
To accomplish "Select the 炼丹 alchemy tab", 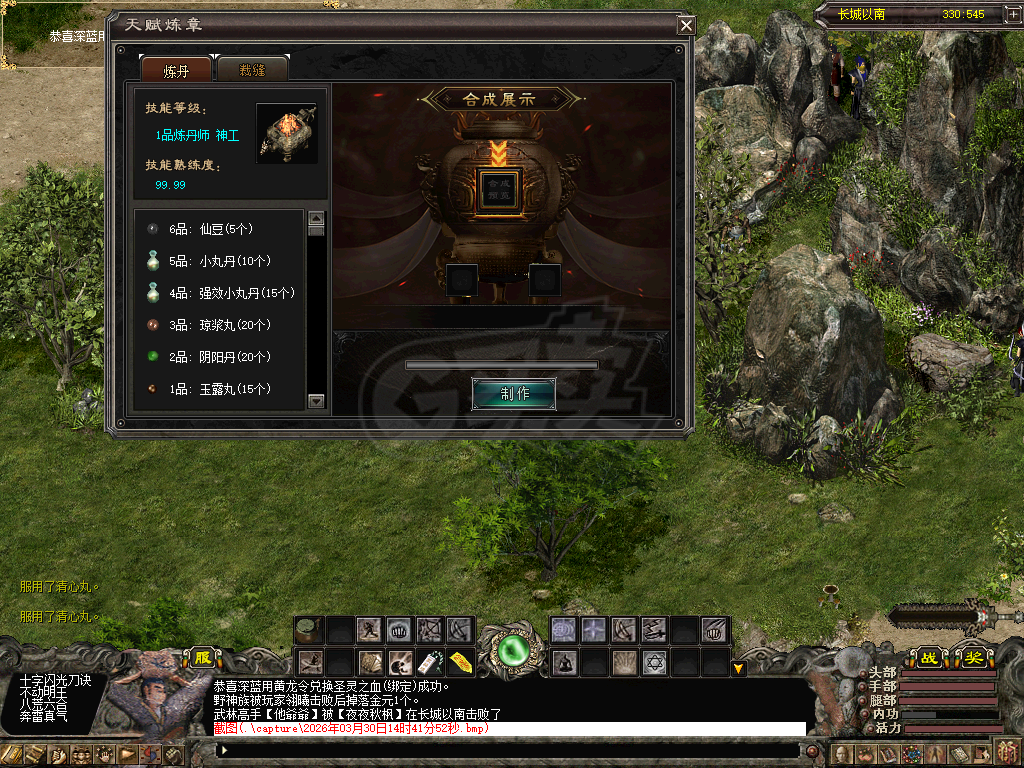I will tap(176, 69).
